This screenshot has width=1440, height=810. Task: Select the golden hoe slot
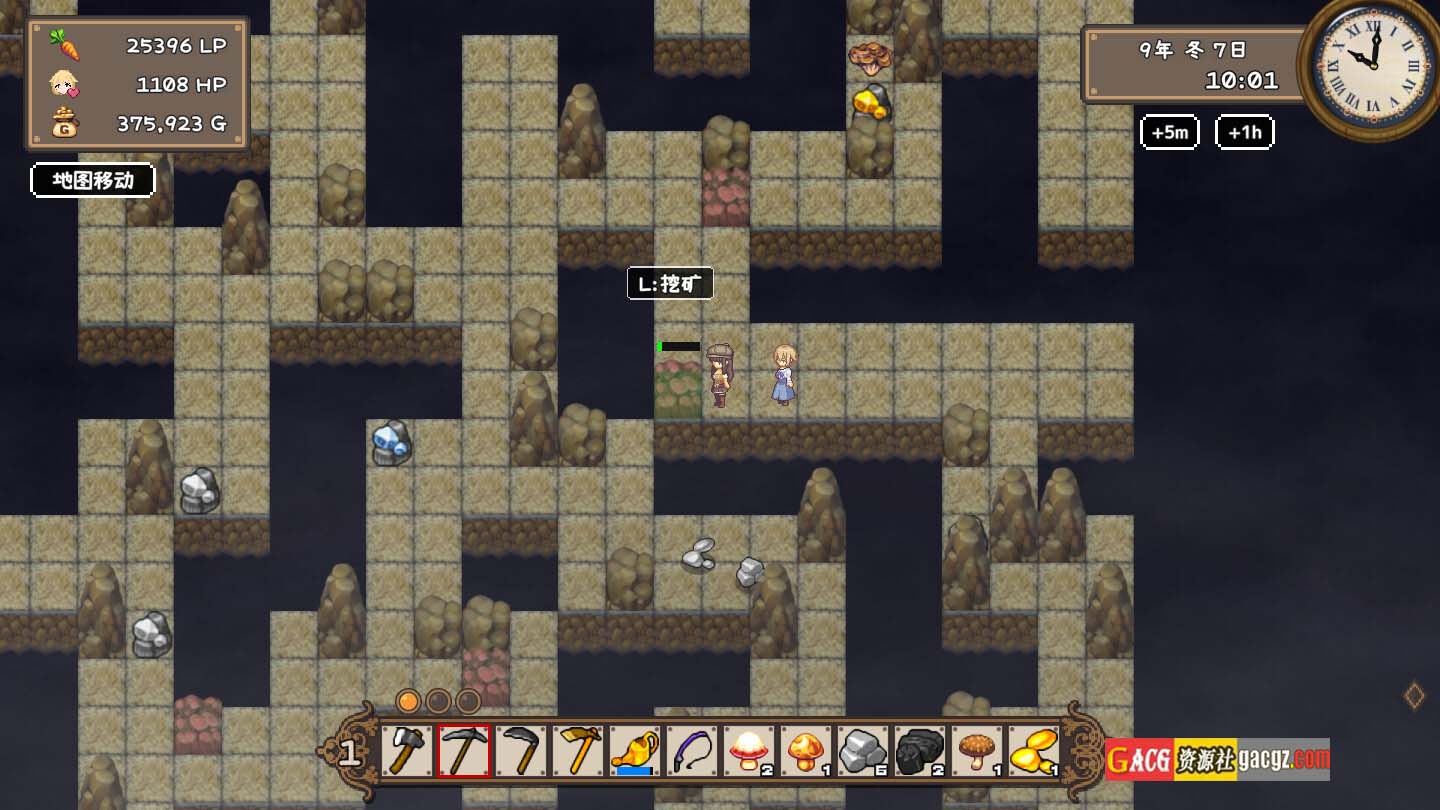[578, 751]
